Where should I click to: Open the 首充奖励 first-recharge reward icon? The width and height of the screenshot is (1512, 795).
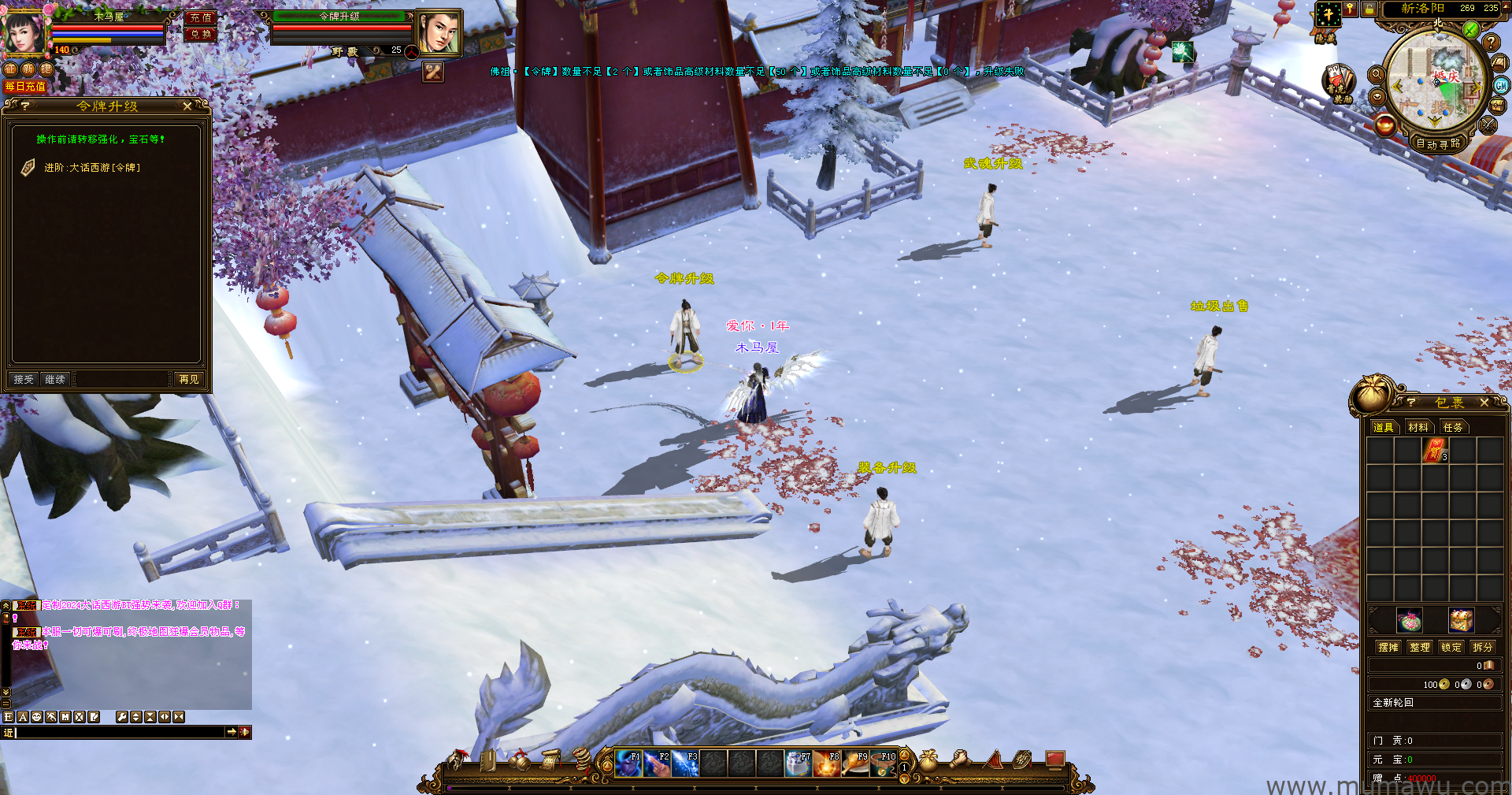pos(1337,84)
